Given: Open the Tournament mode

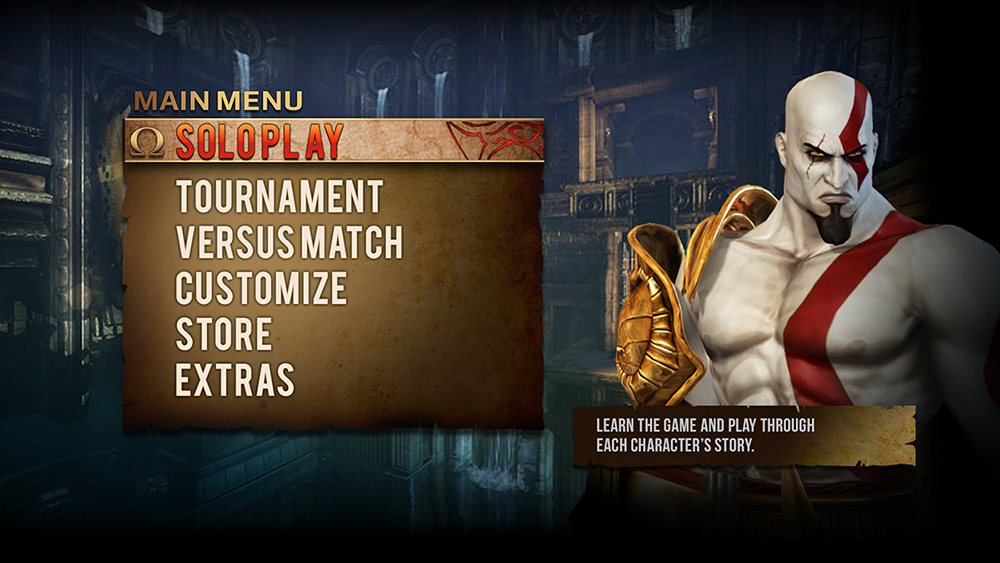Looking at the screenshot, I should (x=279, y=197).
